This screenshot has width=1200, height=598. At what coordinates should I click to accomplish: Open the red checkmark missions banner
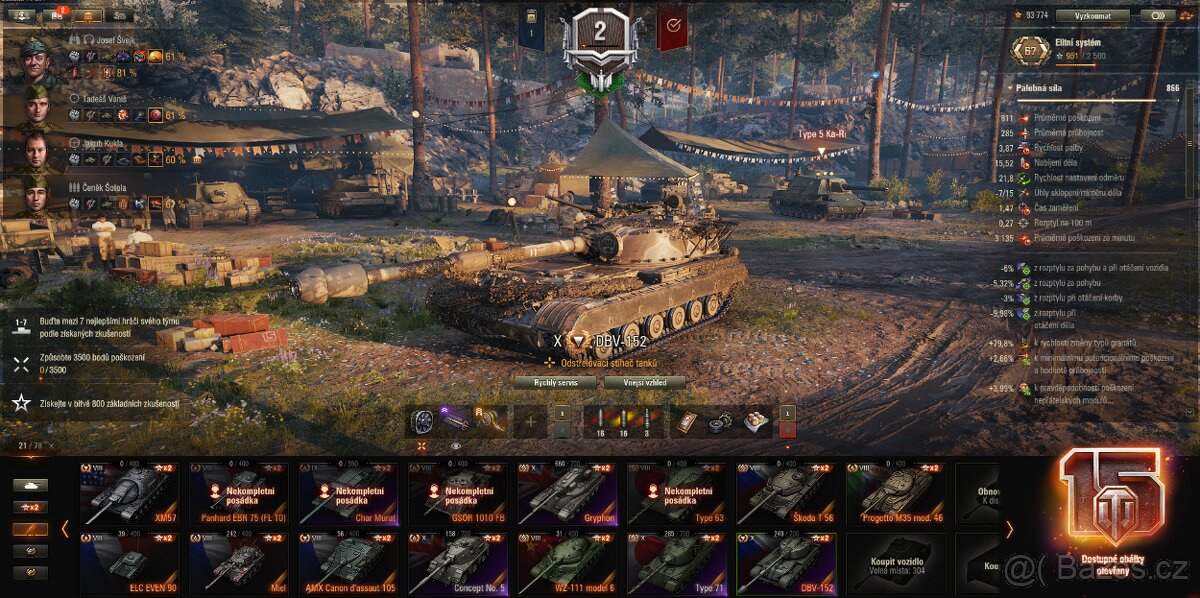[x=671, y=26]
